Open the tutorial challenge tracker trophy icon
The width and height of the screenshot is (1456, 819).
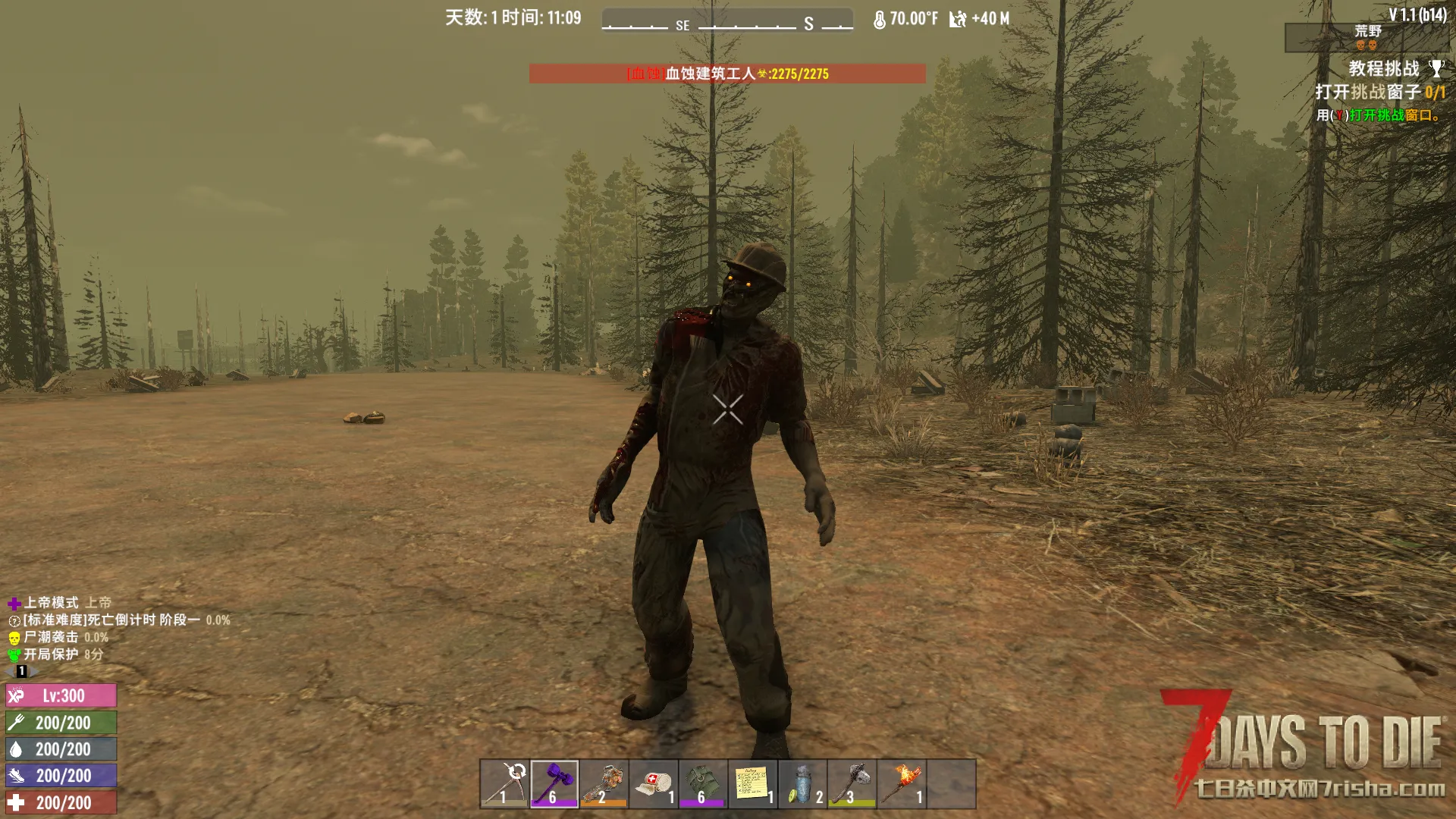[1436, 69]
